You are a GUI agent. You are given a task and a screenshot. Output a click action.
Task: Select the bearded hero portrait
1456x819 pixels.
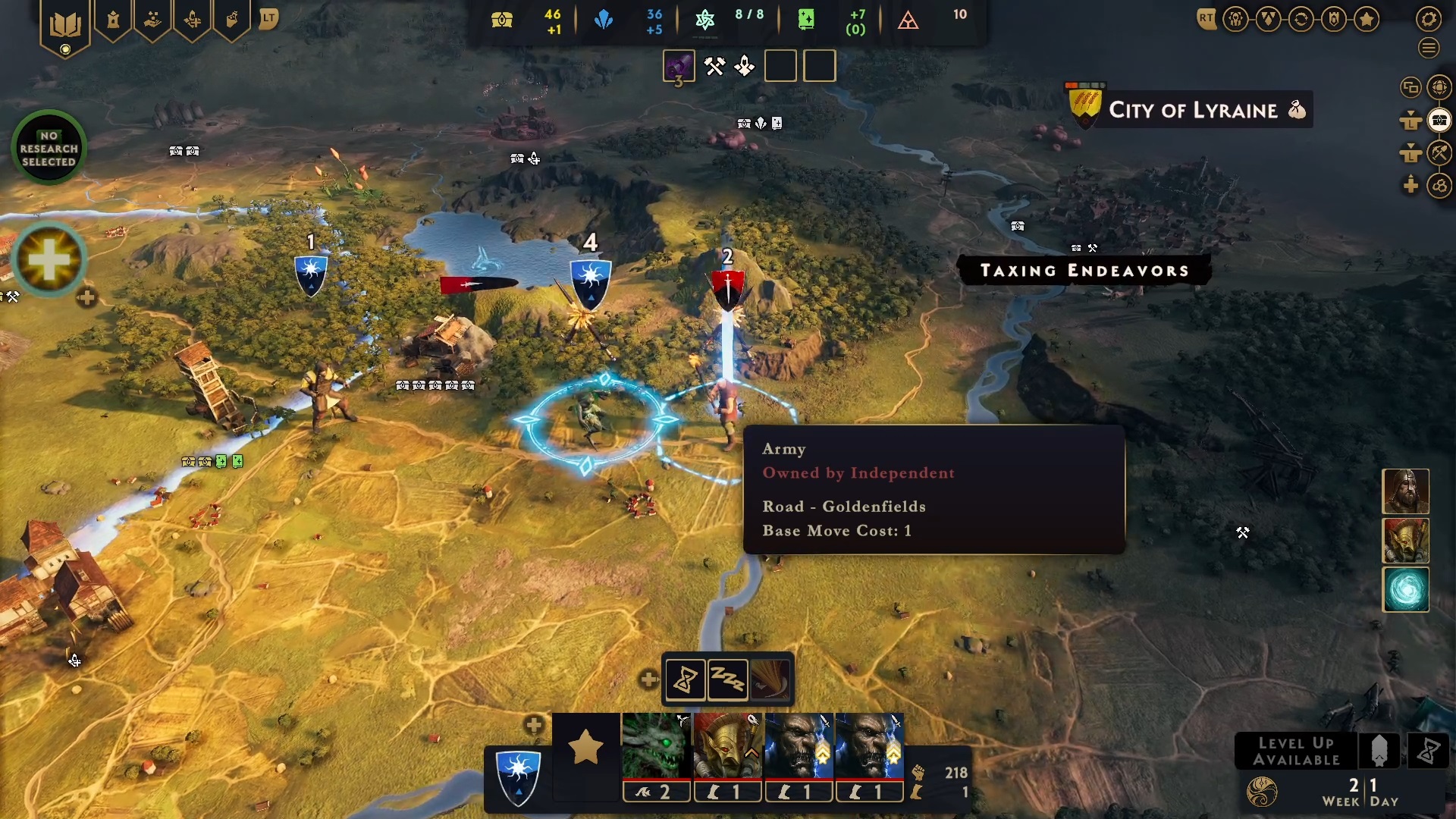tap(1405, 491)
